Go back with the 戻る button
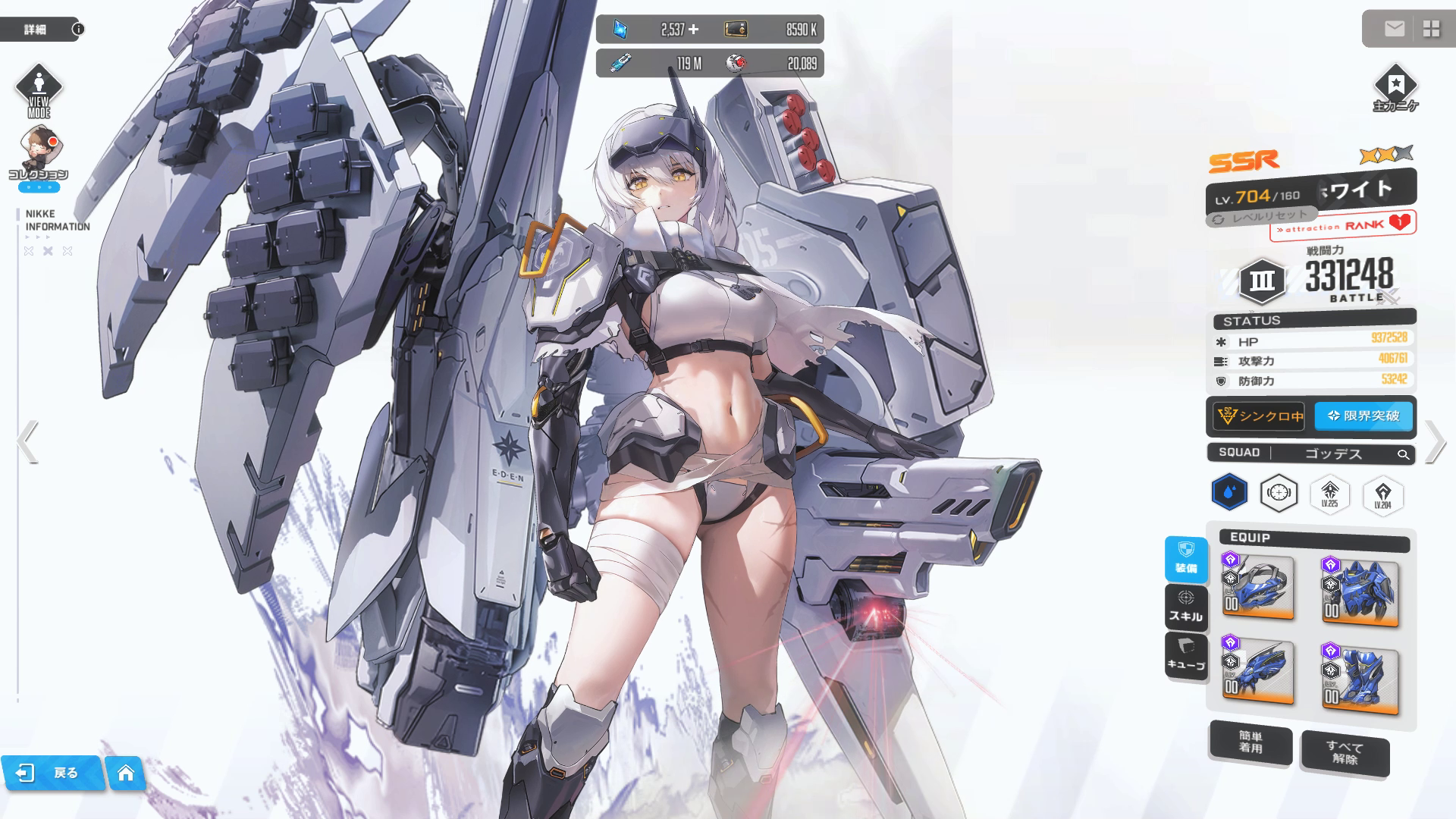Image resolution: width=1456 pixels, height=819 pixels. (52, 773)
